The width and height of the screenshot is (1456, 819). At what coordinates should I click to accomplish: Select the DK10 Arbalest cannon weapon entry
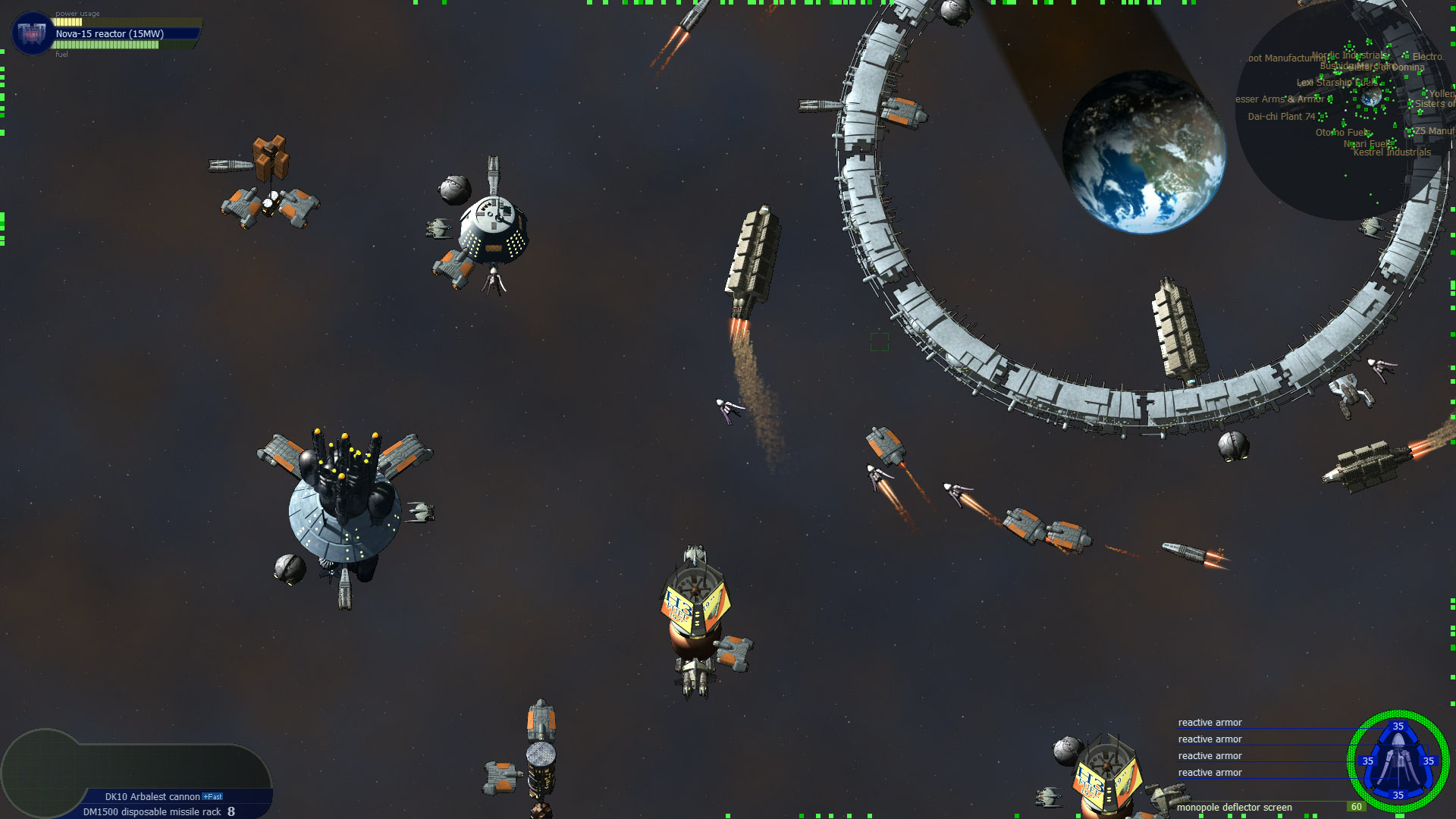click(x=152, y=797)
